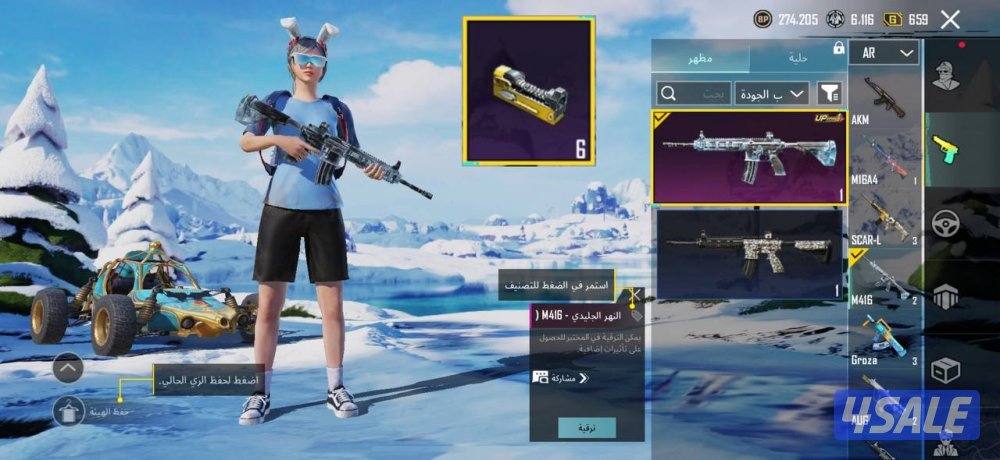Open the filter funnel button
The width and height of the screenshot is (1000, 460).
point(830,93)
